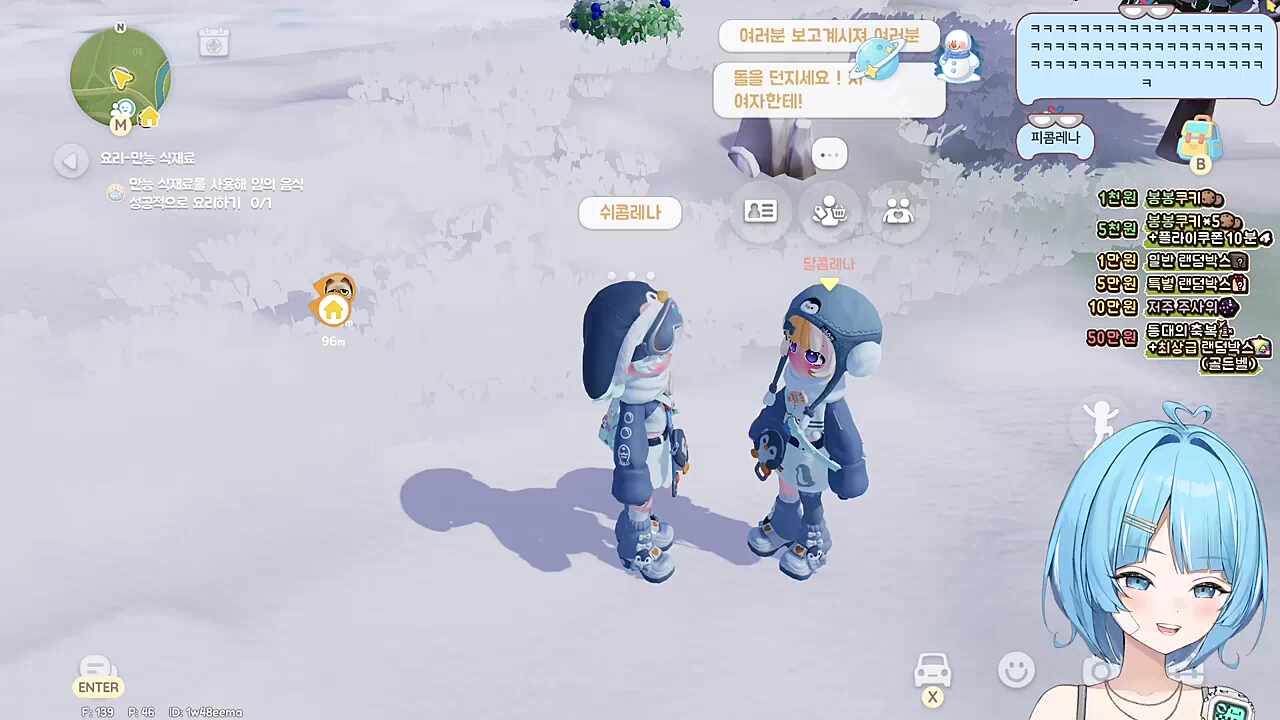Click the calendar events icon
The image size is (1280, 720).
pos(214,43)
